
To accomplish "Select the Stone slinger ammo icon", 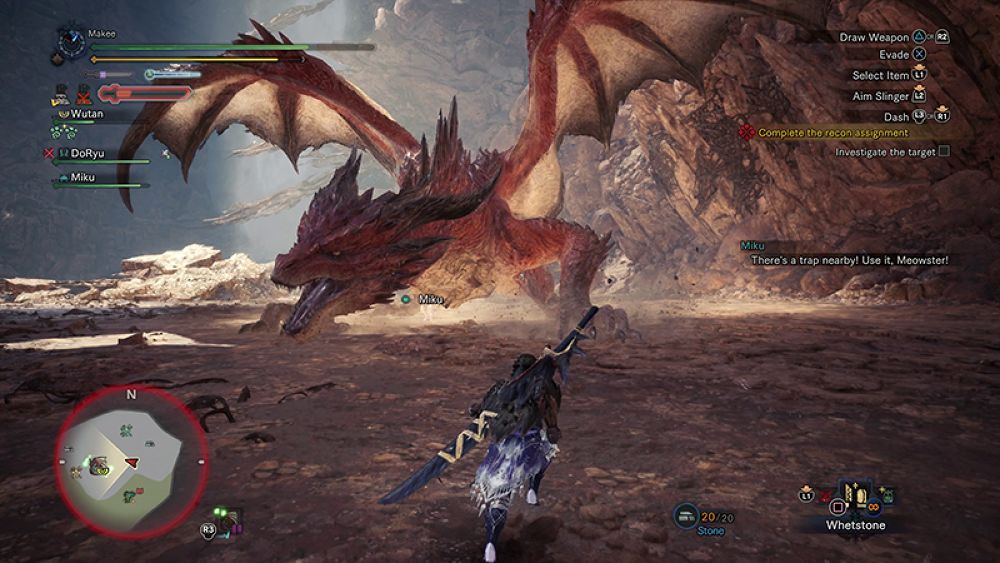I will tap(686, 514).
